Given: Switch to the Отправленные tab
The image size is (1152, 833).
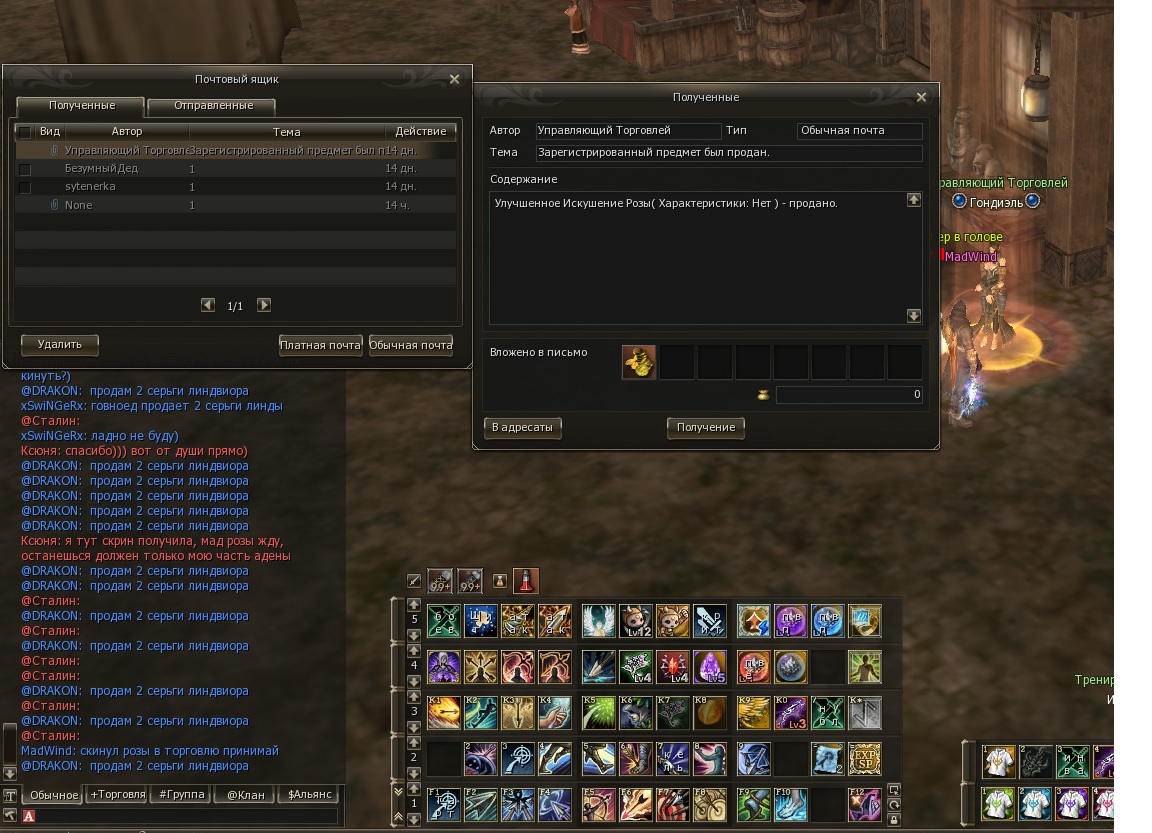Looking at the screenshot, I should [x=212, y=106].
